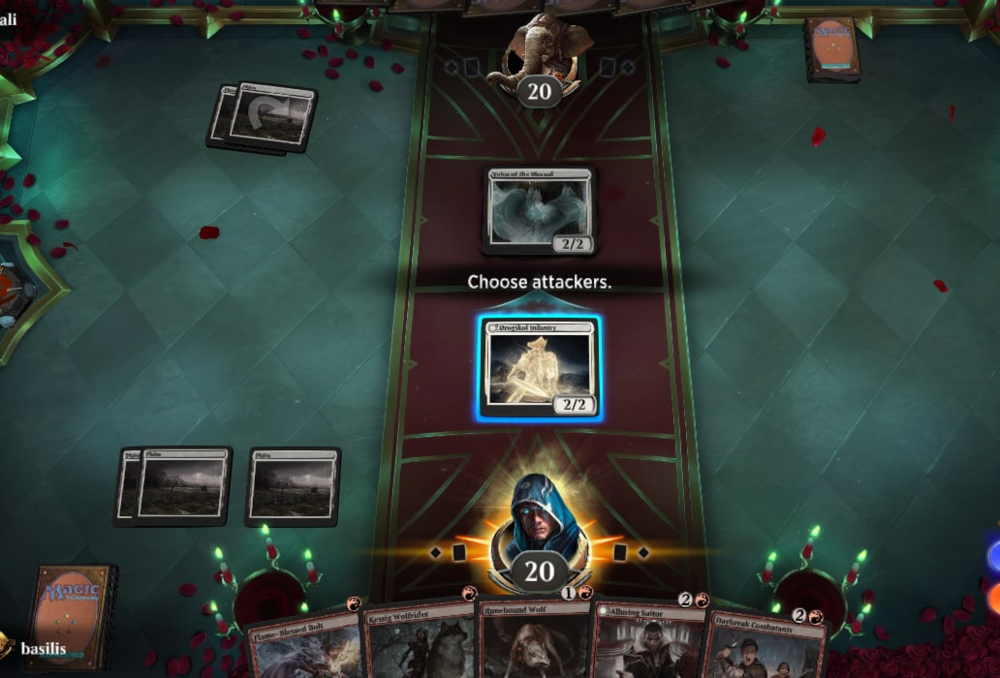
Task: Tap the single separate Plains land
Action: click(293, 486)
